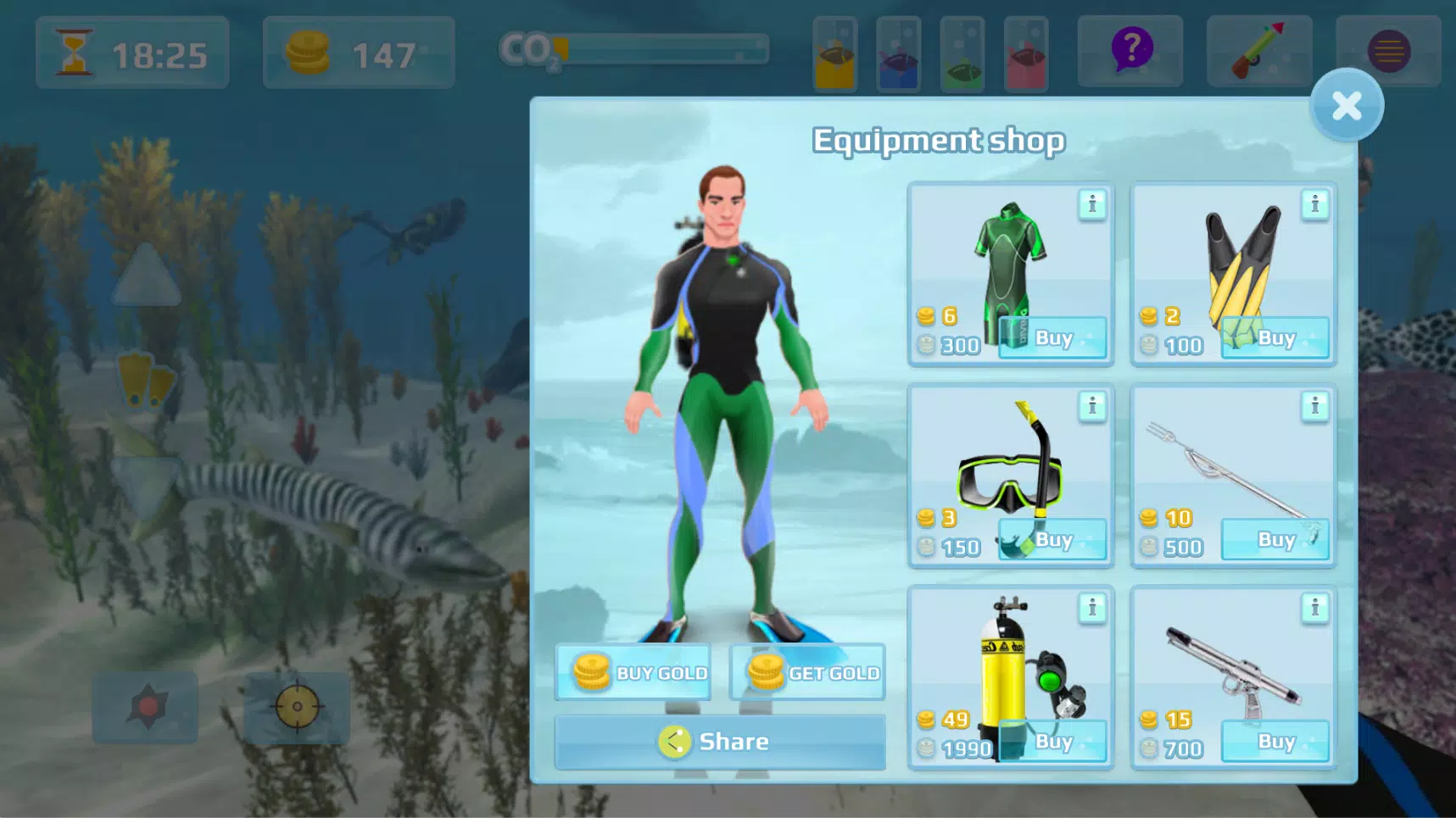View info on the diving mask
The width and height of the screenshot is (1456, 818).
tap(1092, 406)
